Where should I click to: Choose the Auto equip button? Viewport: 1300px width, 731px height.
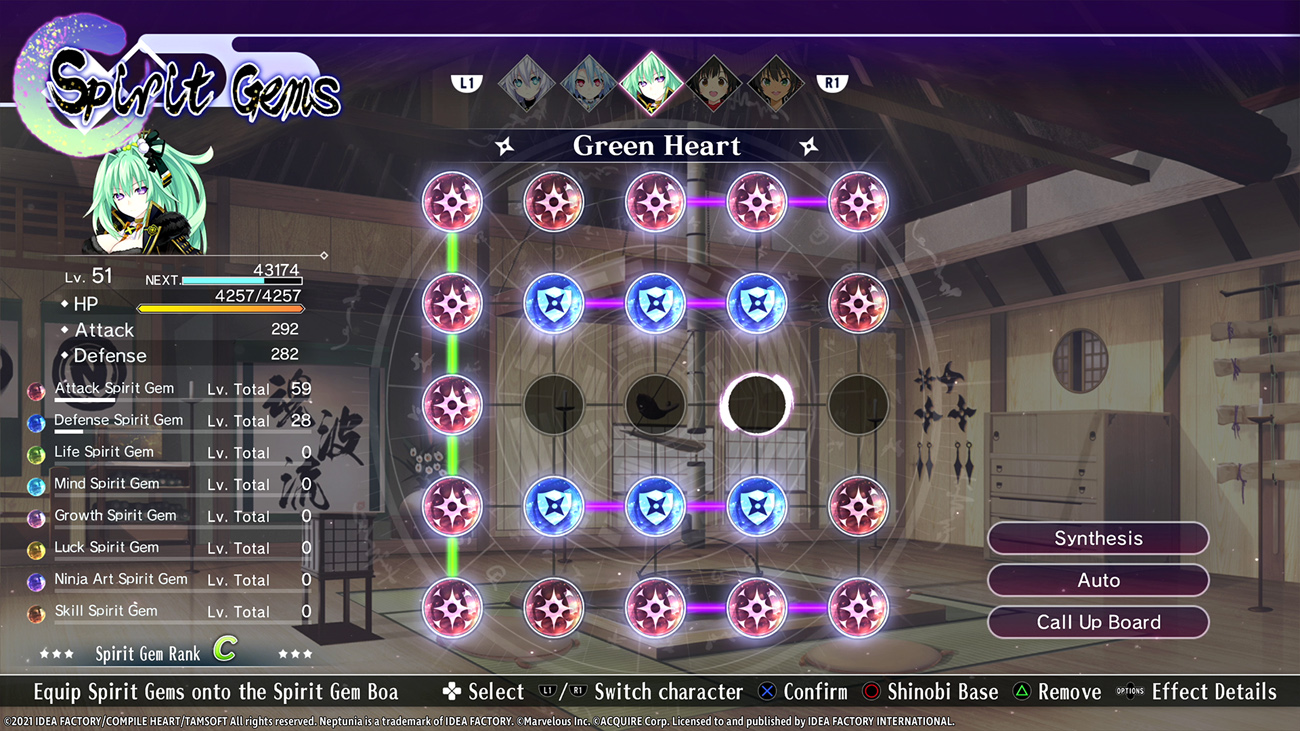pyautogui.click(x=1097, y=580)
